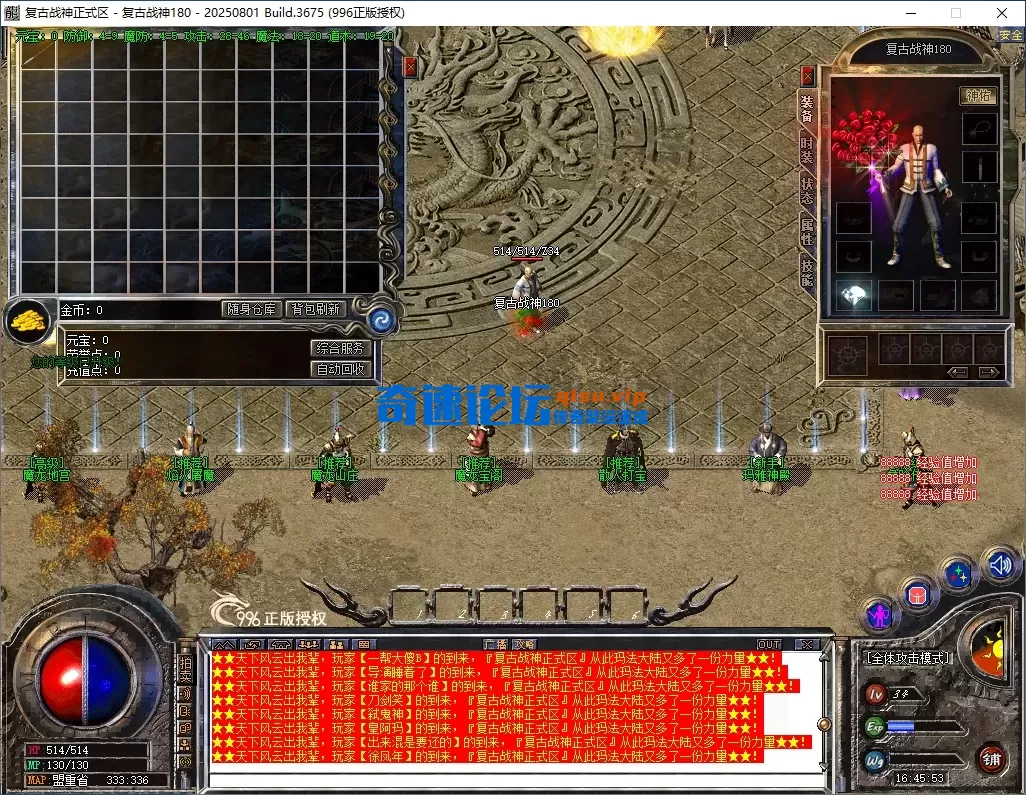Click the blue swirl button beside the bag

coord(379,319)
